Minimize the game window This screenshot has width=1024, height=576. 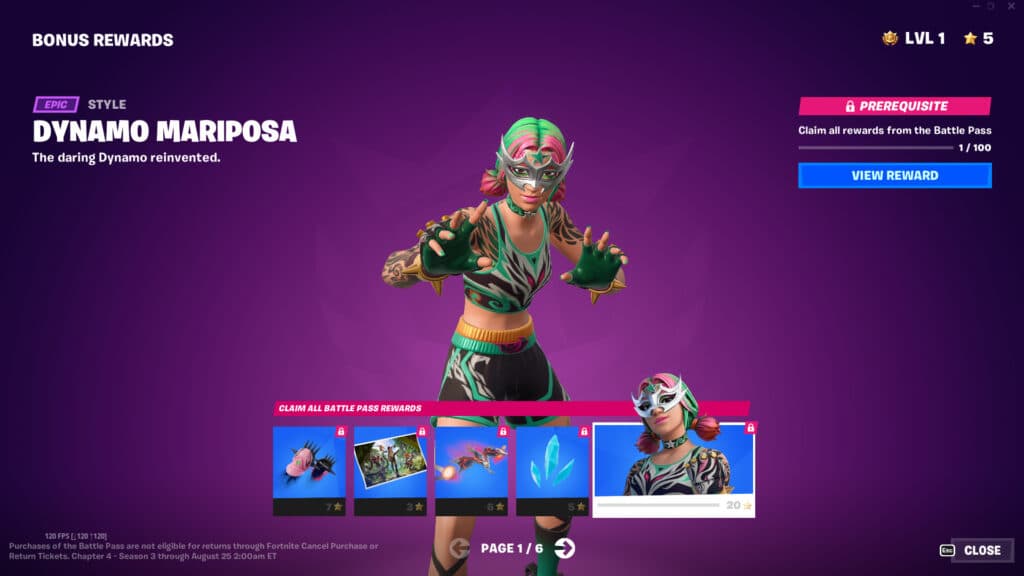[x=975, y=6]
